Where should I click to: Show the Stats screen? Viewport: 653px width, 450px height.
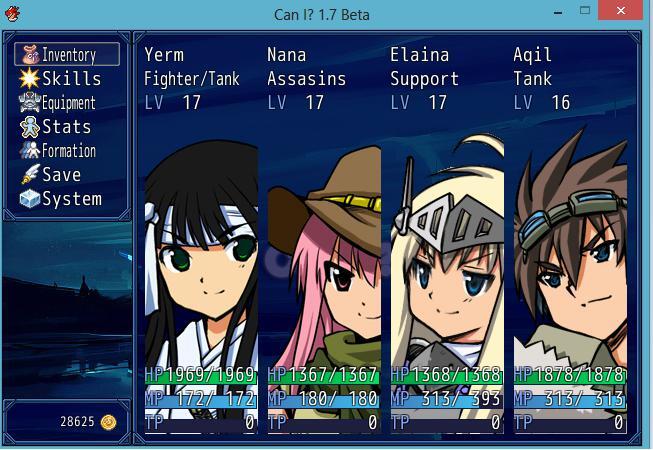pos(67,127)
